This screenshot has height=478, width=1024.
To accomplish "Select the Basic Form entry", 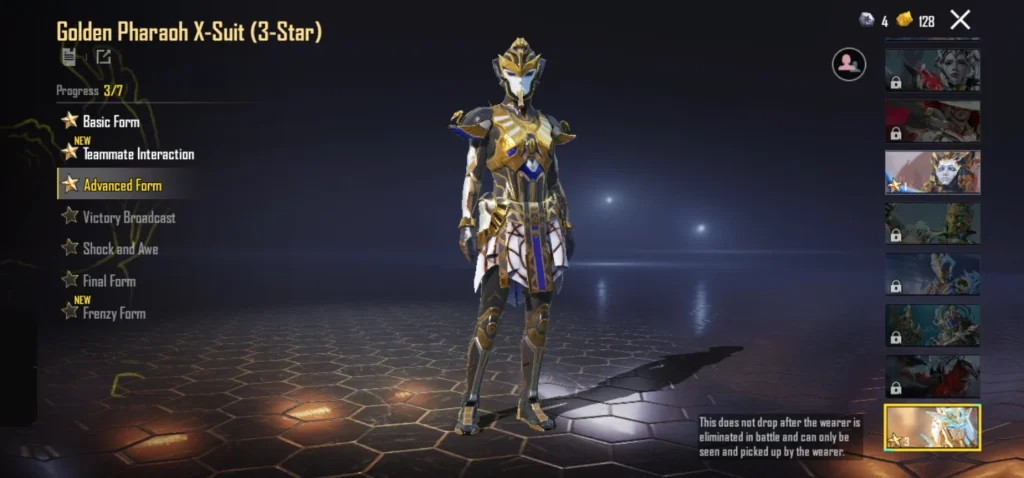I will click(110, 121).
